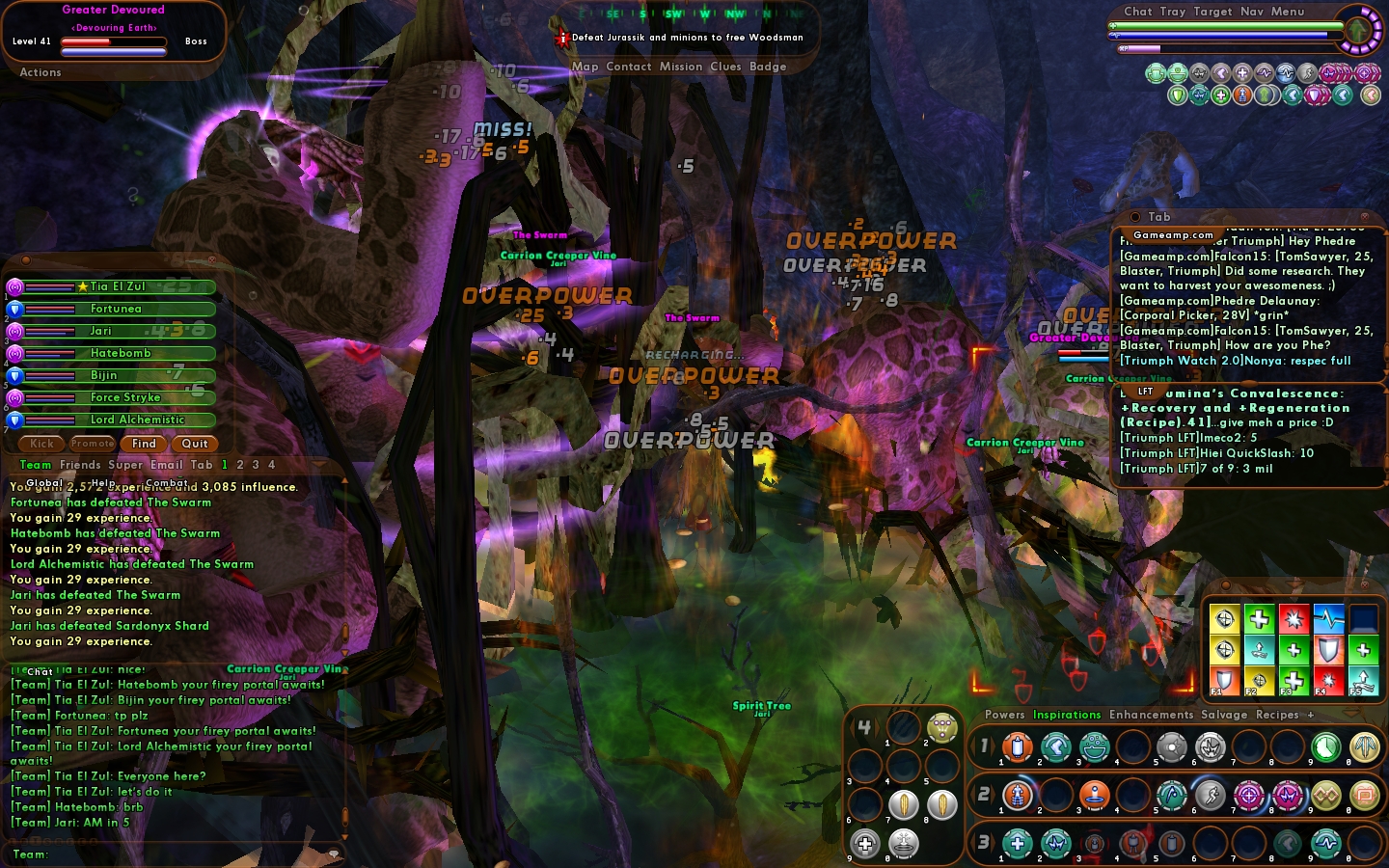Select teammate Fortunea in the team list
The height and width of the screenshot is (868, 1389).
coord(116,309)
